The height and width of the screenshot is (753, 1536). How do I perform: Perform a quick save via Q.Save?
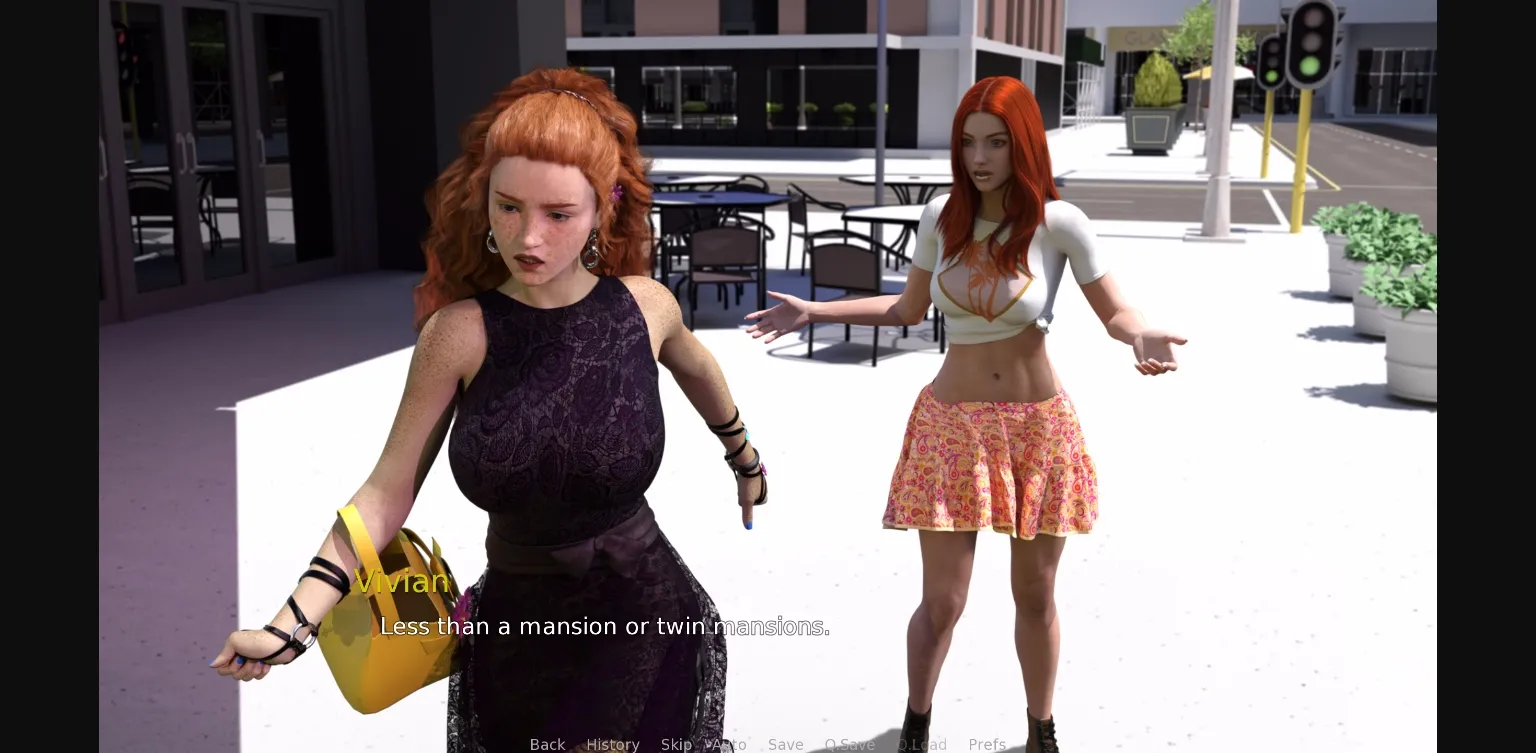pyautogui.click(x=849, y=744)
